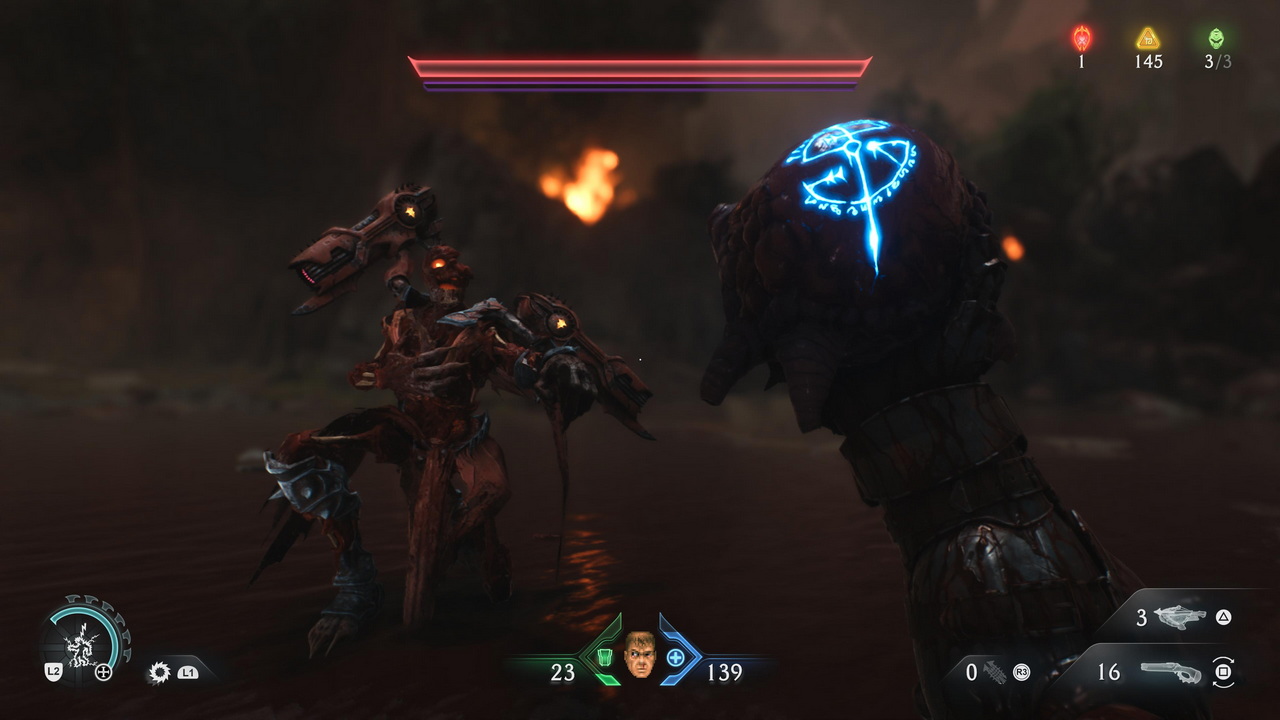Screen dimensions: 1280x720
Task: Click the blue health cross icon
Action: coord(675,658)
